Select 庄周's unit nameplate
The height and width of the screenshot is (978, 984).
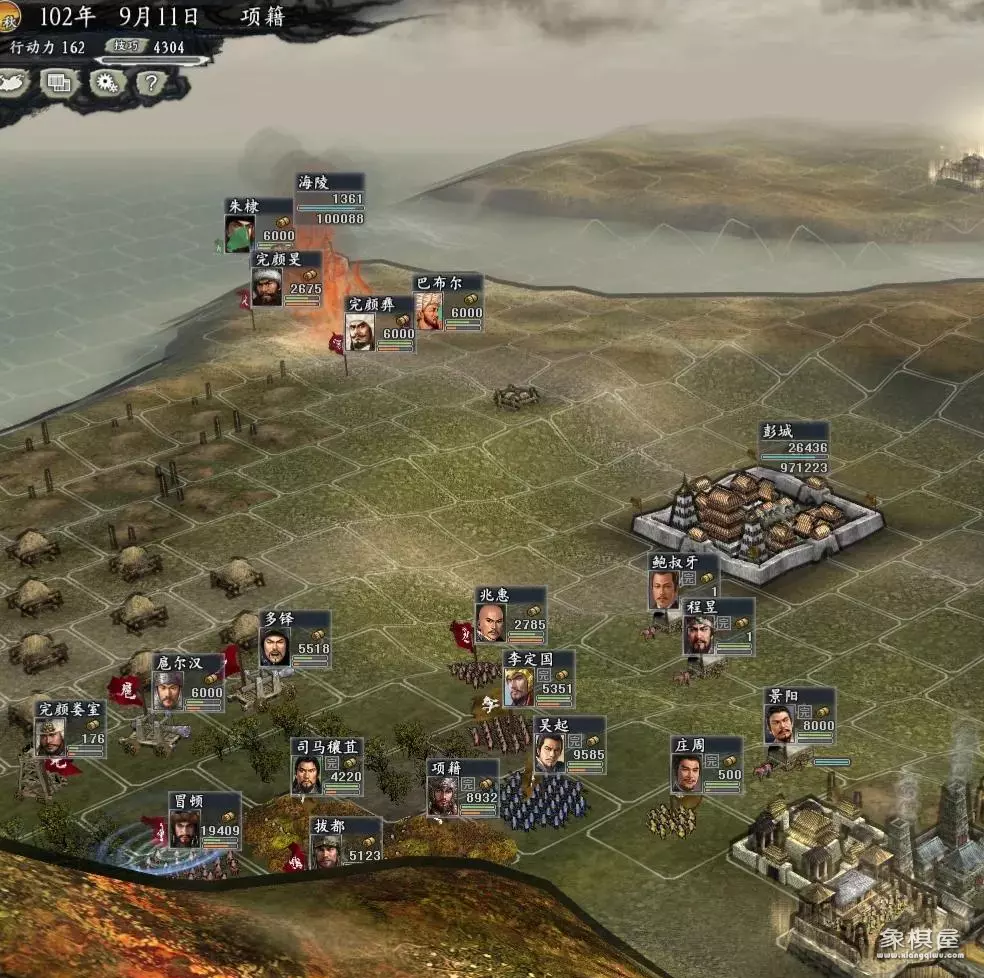[x=706, y=764]
